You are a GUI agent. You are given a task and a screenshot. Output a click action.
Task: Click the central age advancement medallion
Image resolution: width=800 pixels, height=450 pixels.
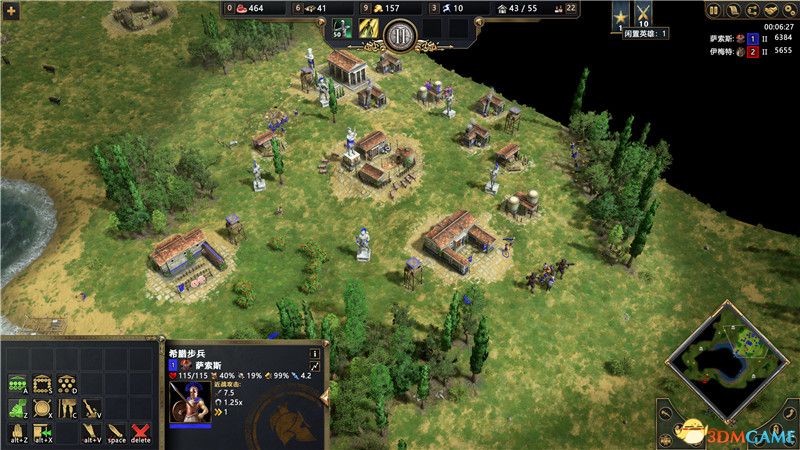[x=400, y=32]
